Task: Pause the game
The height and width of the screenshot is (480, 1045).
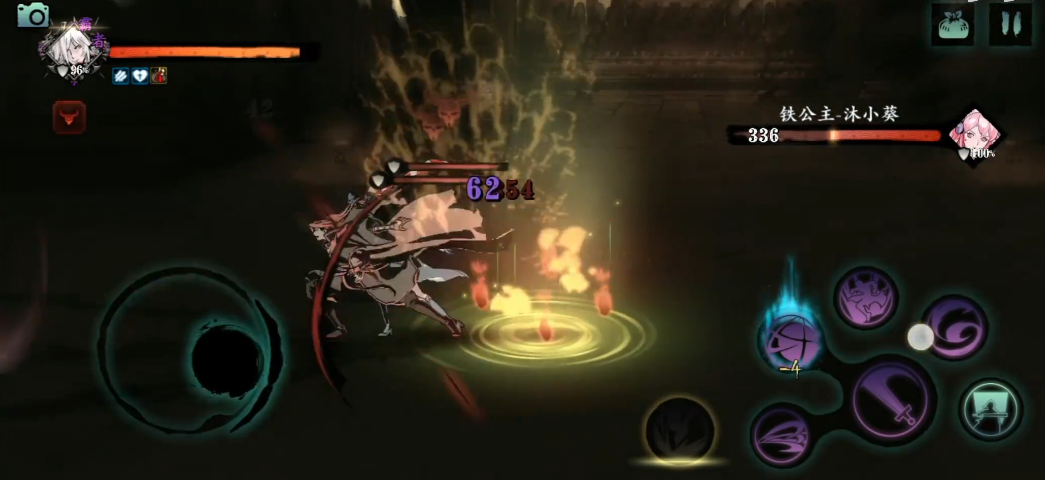Action: click(1010, 24)
